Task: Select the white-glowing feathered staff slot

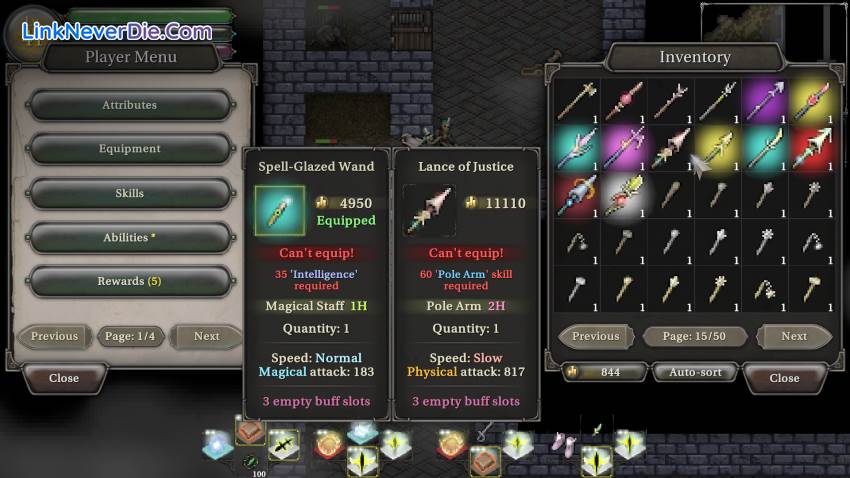Action: [x=625, y=193]
